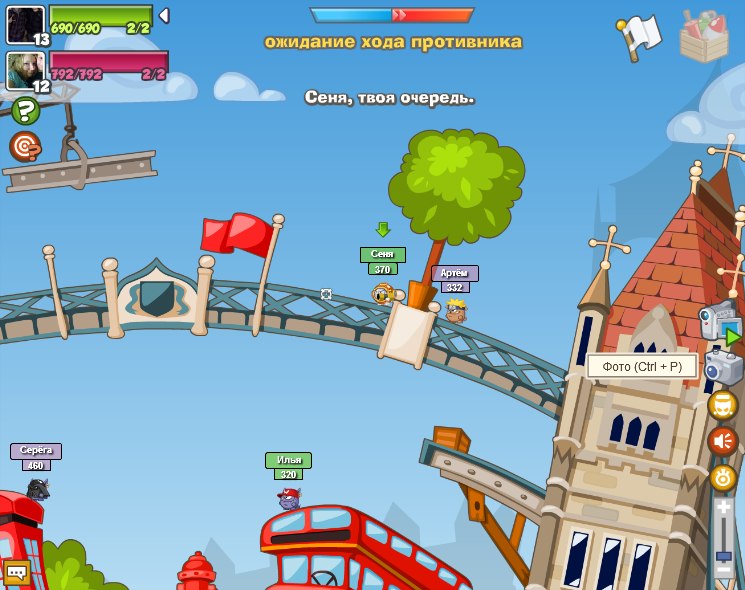Click the yellow eye view button
Screen dimensions: 745x590
723,477
